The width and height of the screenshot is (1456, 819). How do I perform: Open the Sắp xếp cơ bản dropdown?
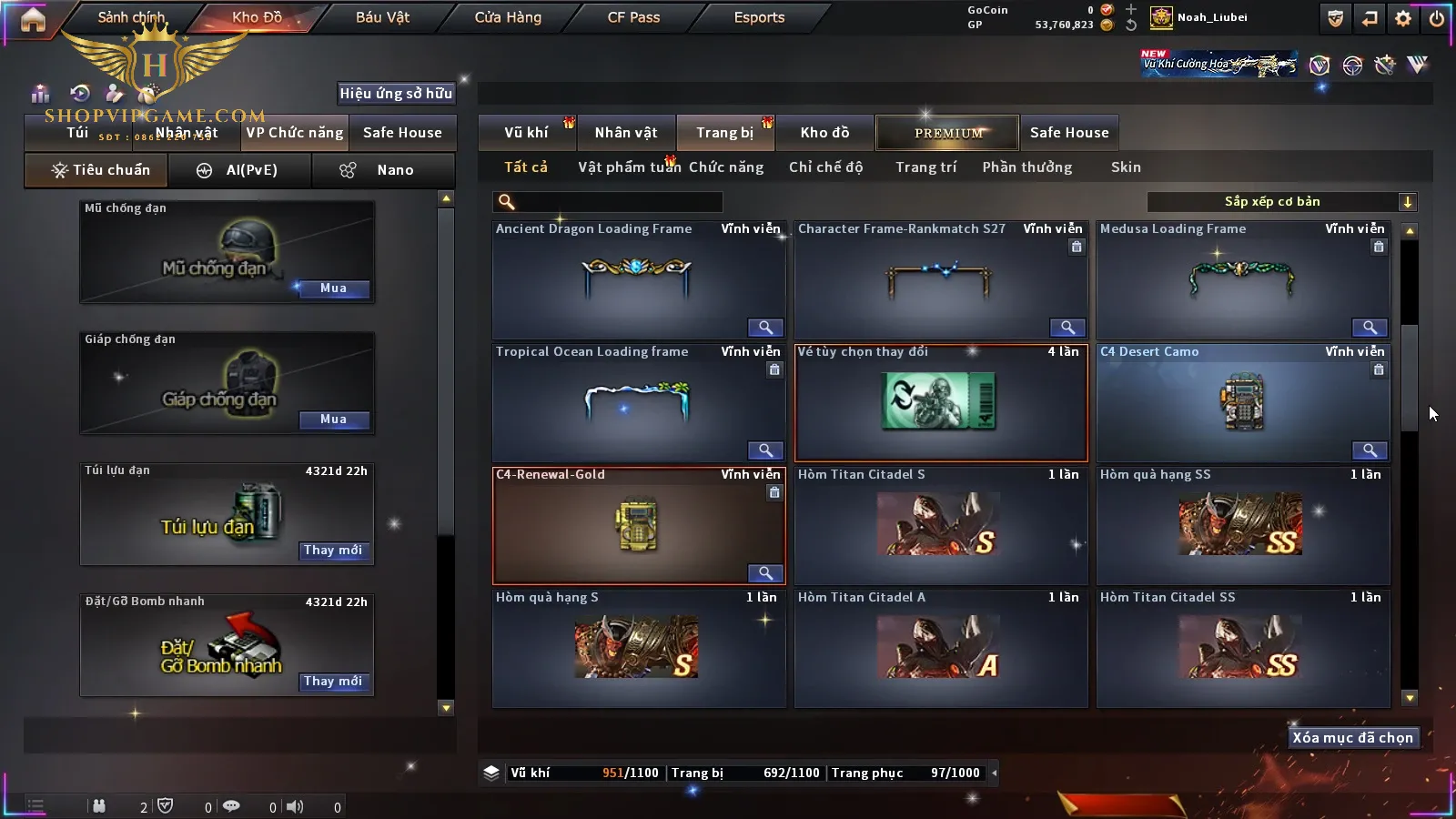pos(1281,202)
